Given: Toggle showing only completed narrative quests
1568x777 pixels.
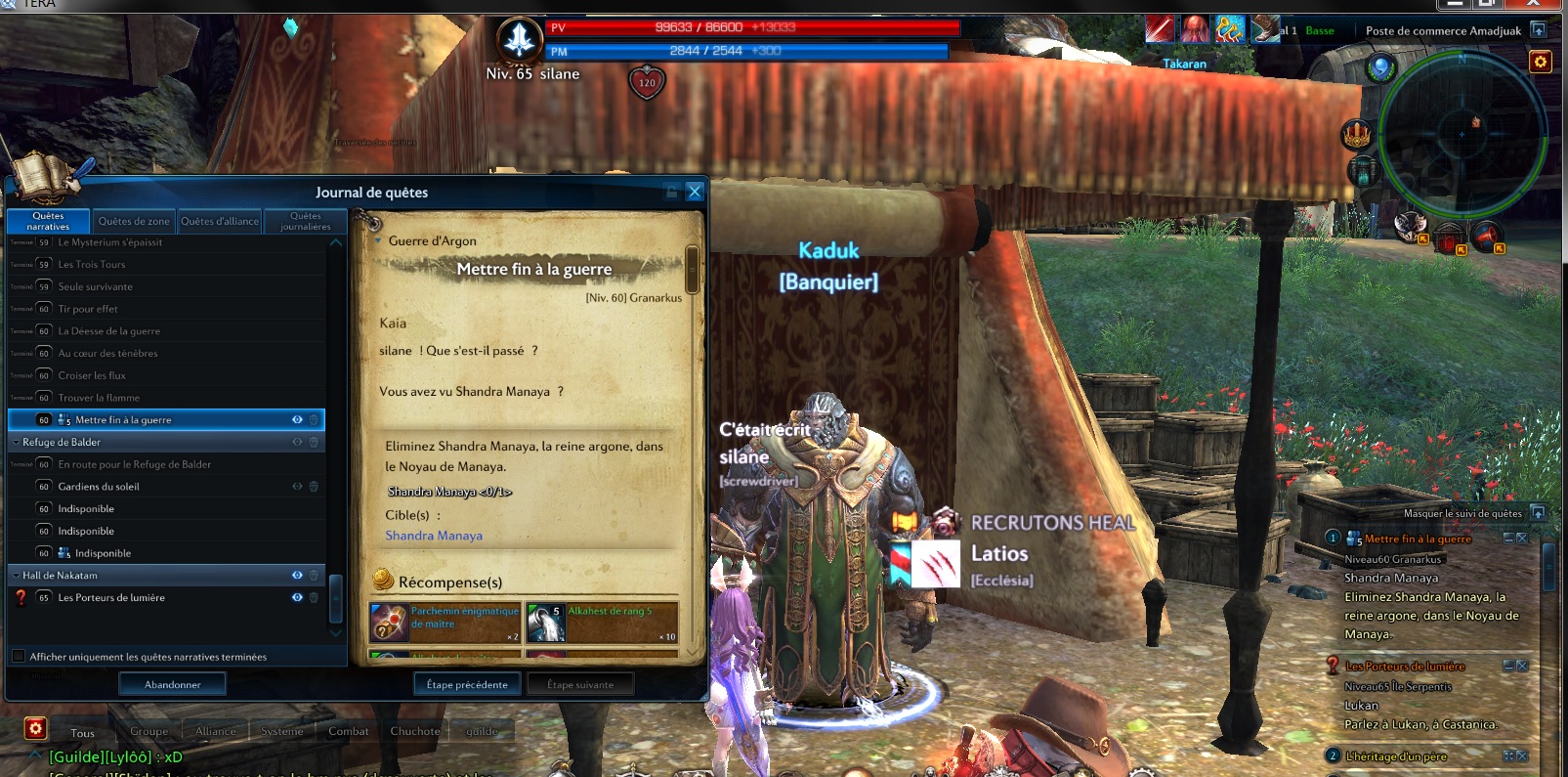Looking at the screenshot, I should 19,657.
